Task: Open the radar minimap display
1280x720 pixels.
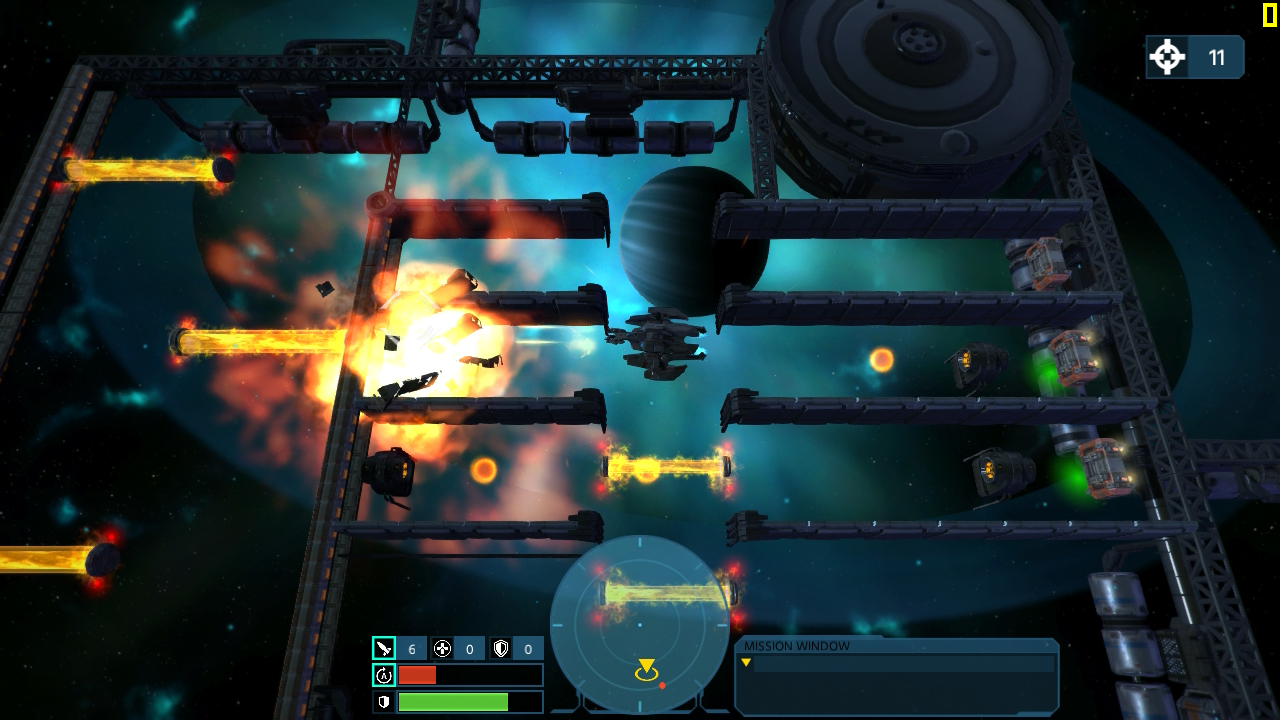Action: coord(640,625)
